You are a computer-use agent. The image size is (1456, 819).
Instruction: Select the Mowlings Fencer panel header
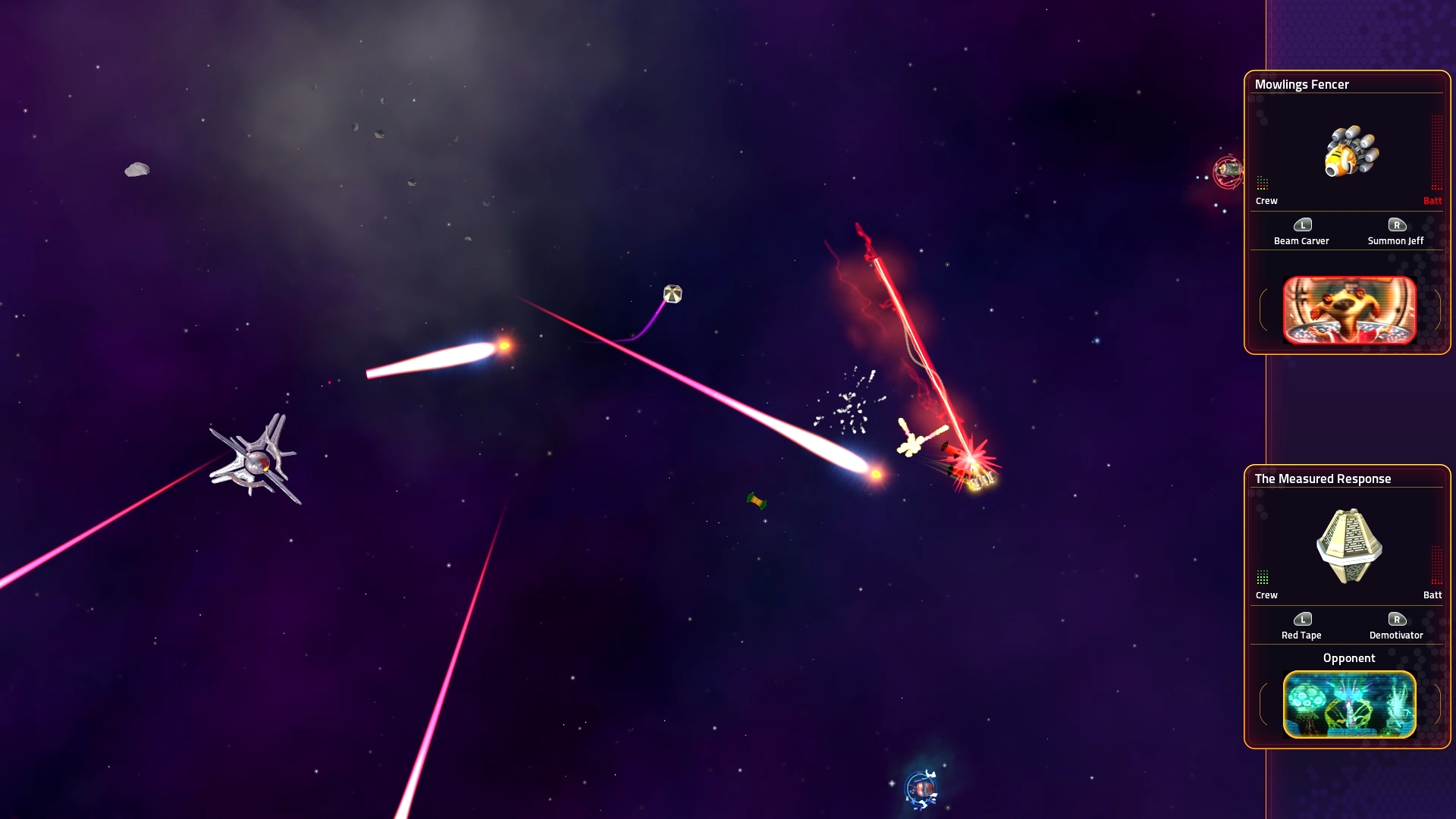click(1303, 84)
